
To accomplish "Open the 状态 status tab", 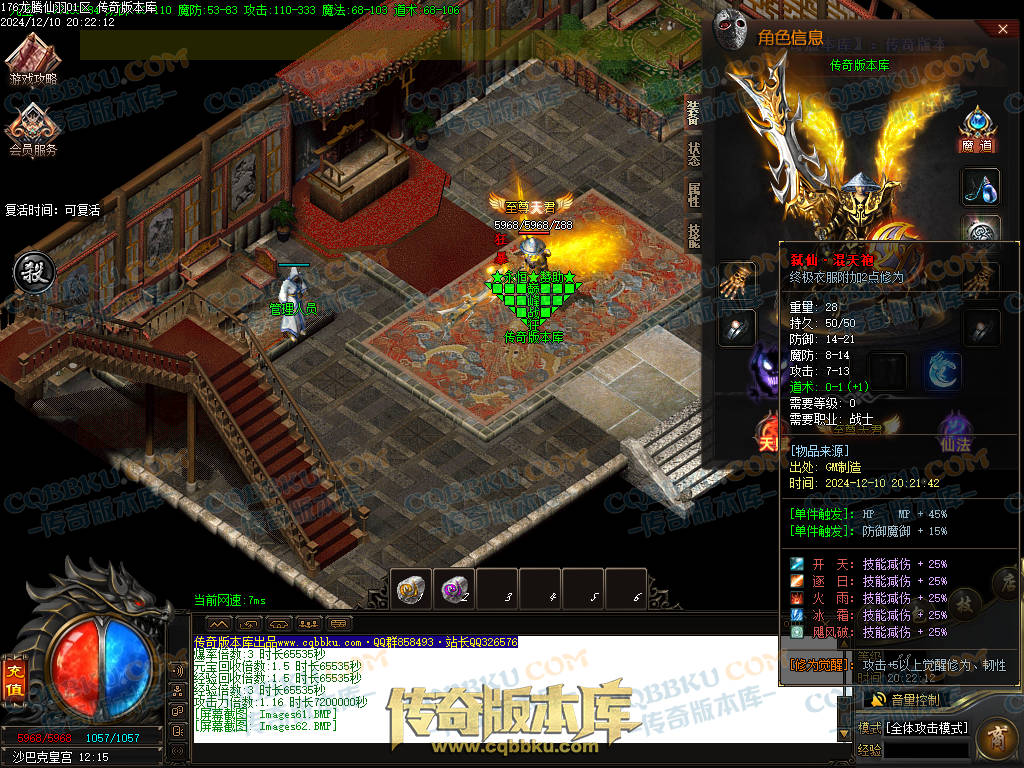I will pyautogui.click(x=693, y=153).
